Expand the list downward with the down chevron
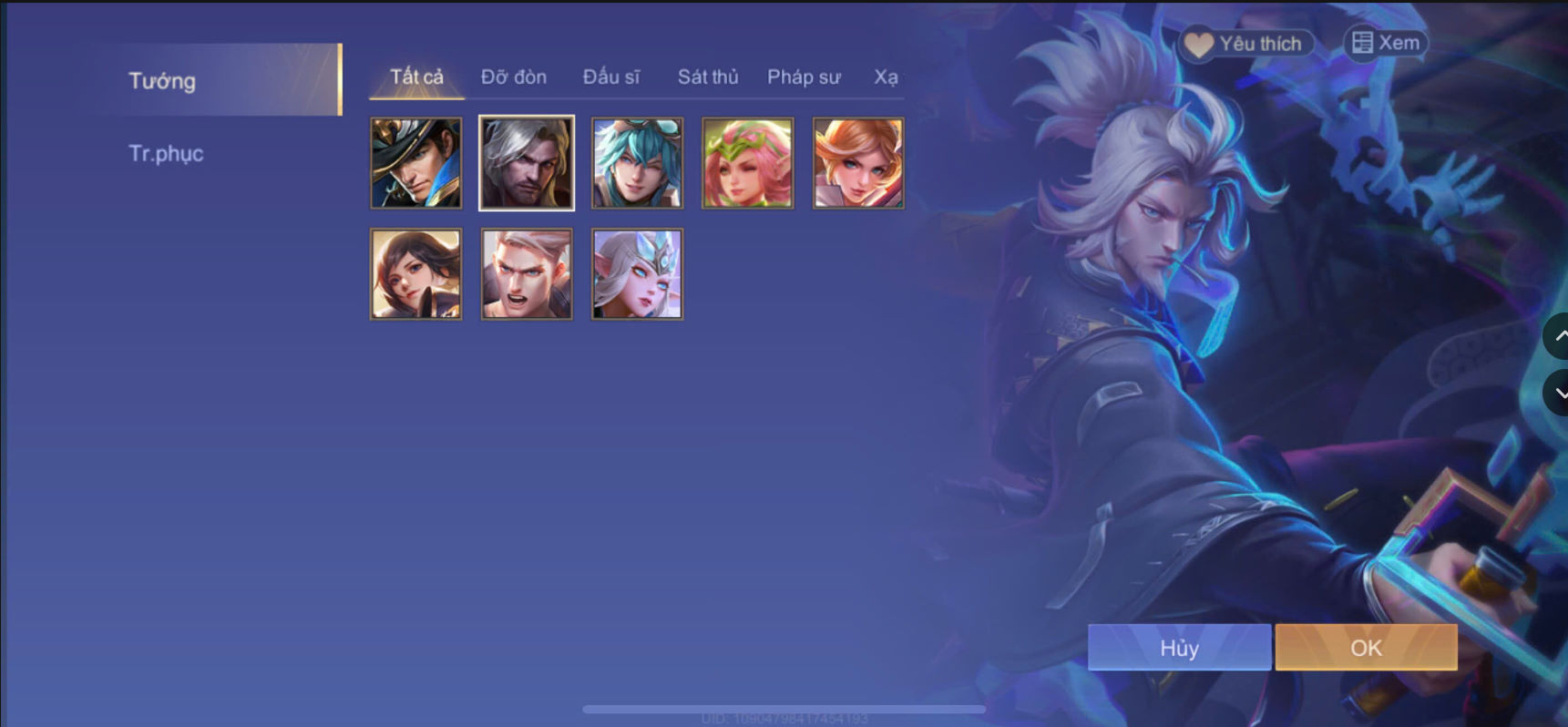Viewport: 1568px width, 727px height. [x=1559, y=394]
